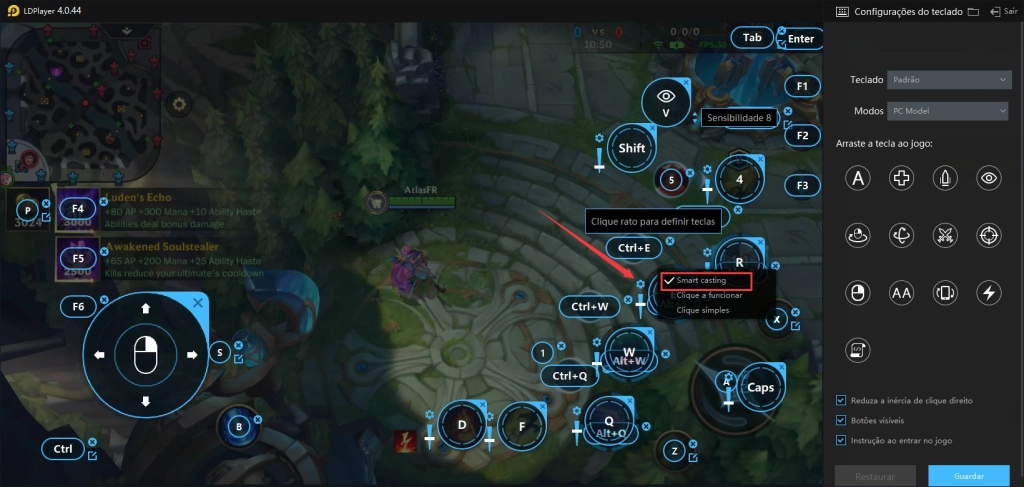This screenshot has width=1024, height=487.
Task: Choose the Smart casting option
Action: coord(700,281)
